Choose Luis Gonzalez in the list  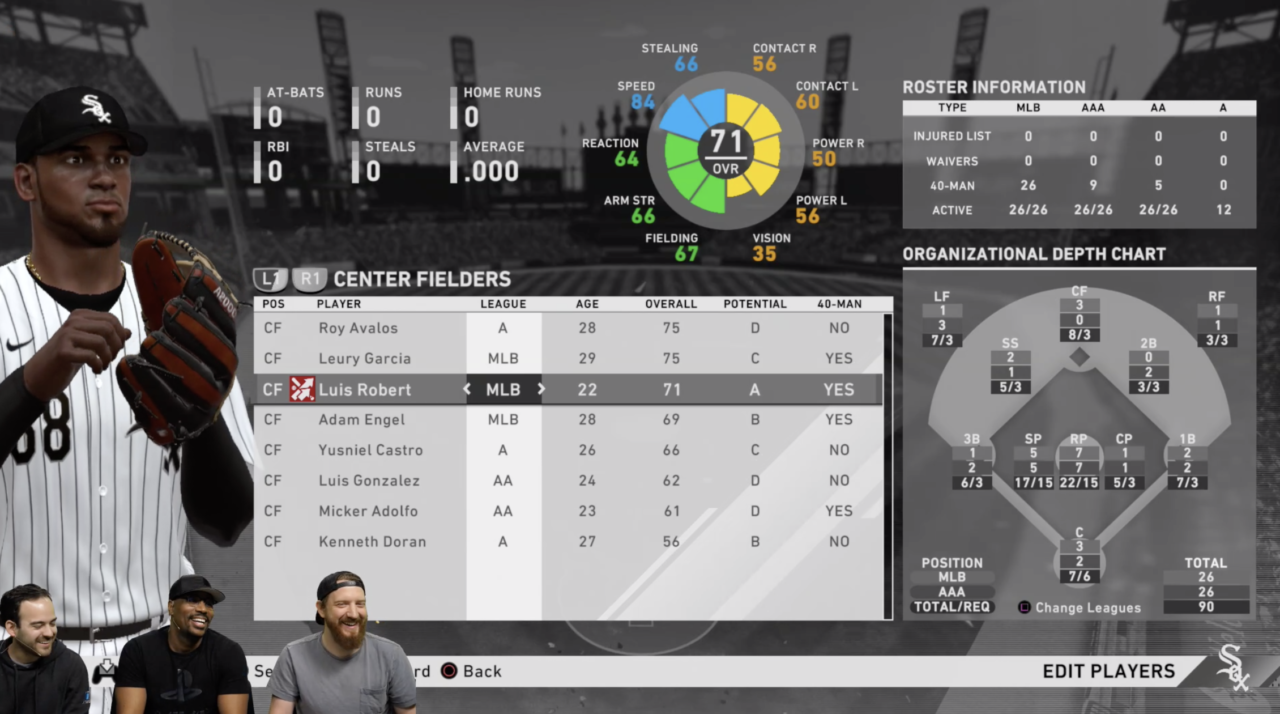369,480
